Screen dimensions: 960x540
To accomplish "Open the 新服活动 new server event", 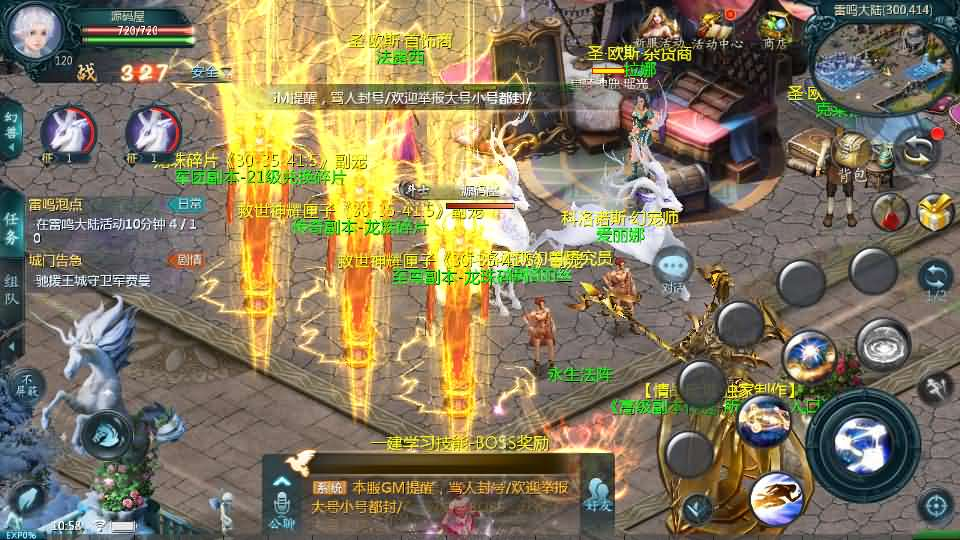I will pyautogui.click(x=657, y=28).
